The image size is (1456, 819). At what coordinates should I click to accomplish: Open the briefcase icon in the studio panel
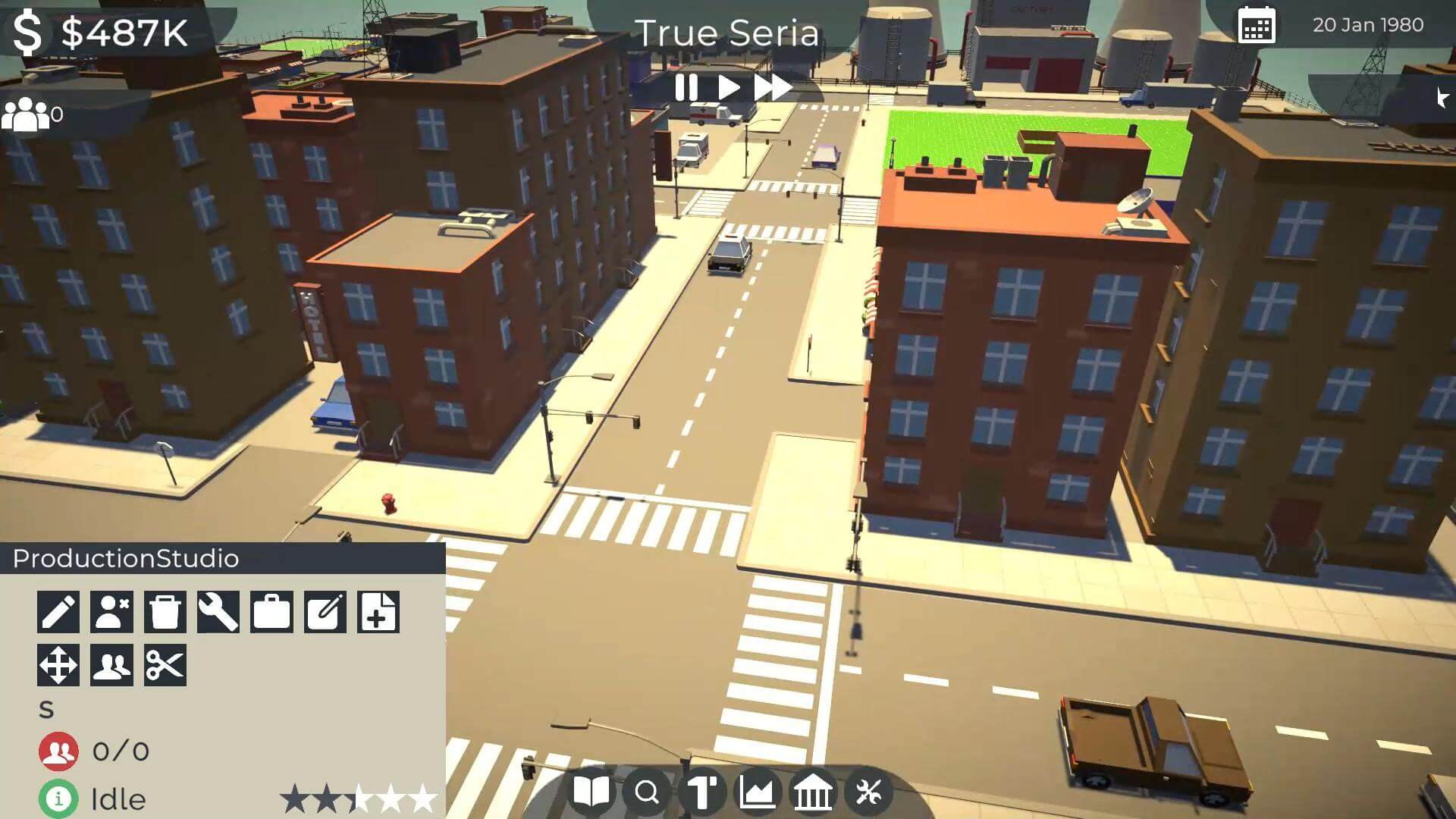click(x=271, y=612)
